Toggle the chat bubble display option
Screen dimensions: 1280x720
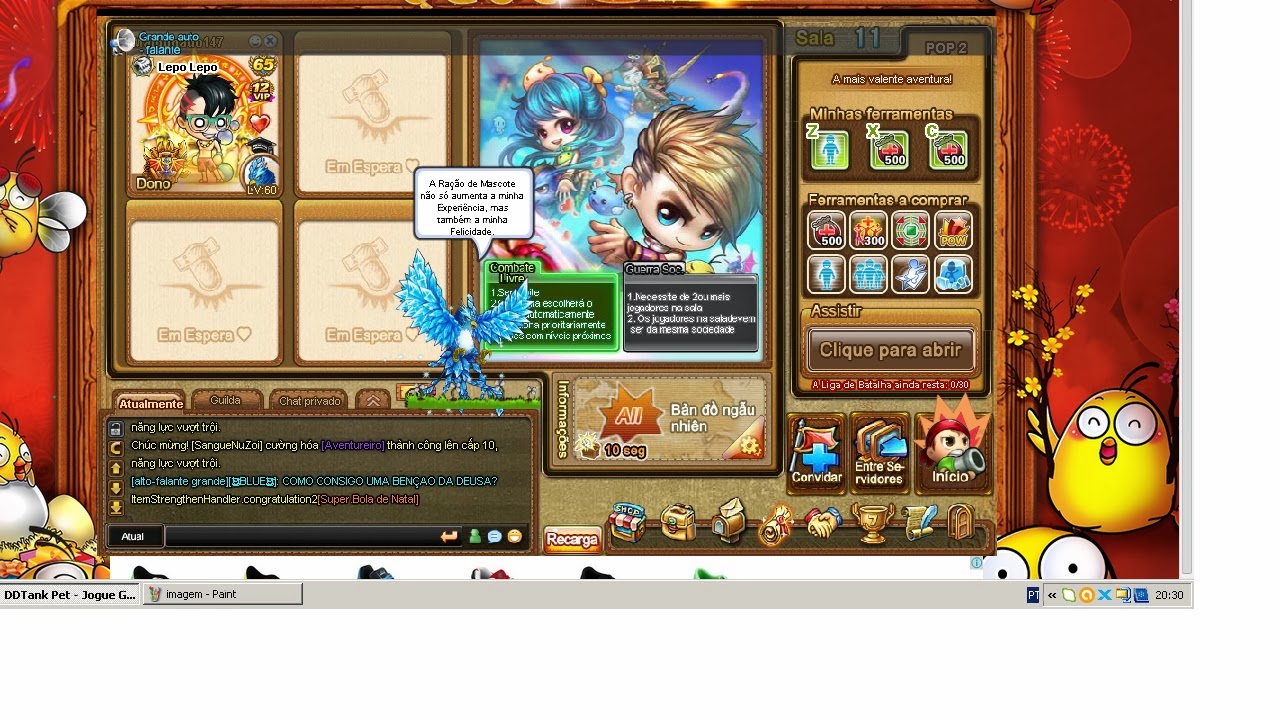click(494, 536)
